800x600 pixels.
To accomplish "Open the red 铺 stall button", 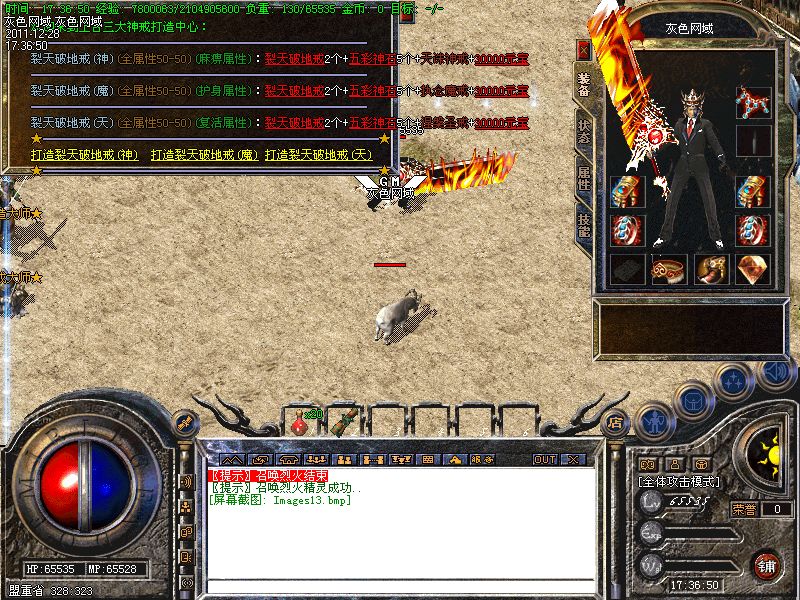I will coord(767,565).
